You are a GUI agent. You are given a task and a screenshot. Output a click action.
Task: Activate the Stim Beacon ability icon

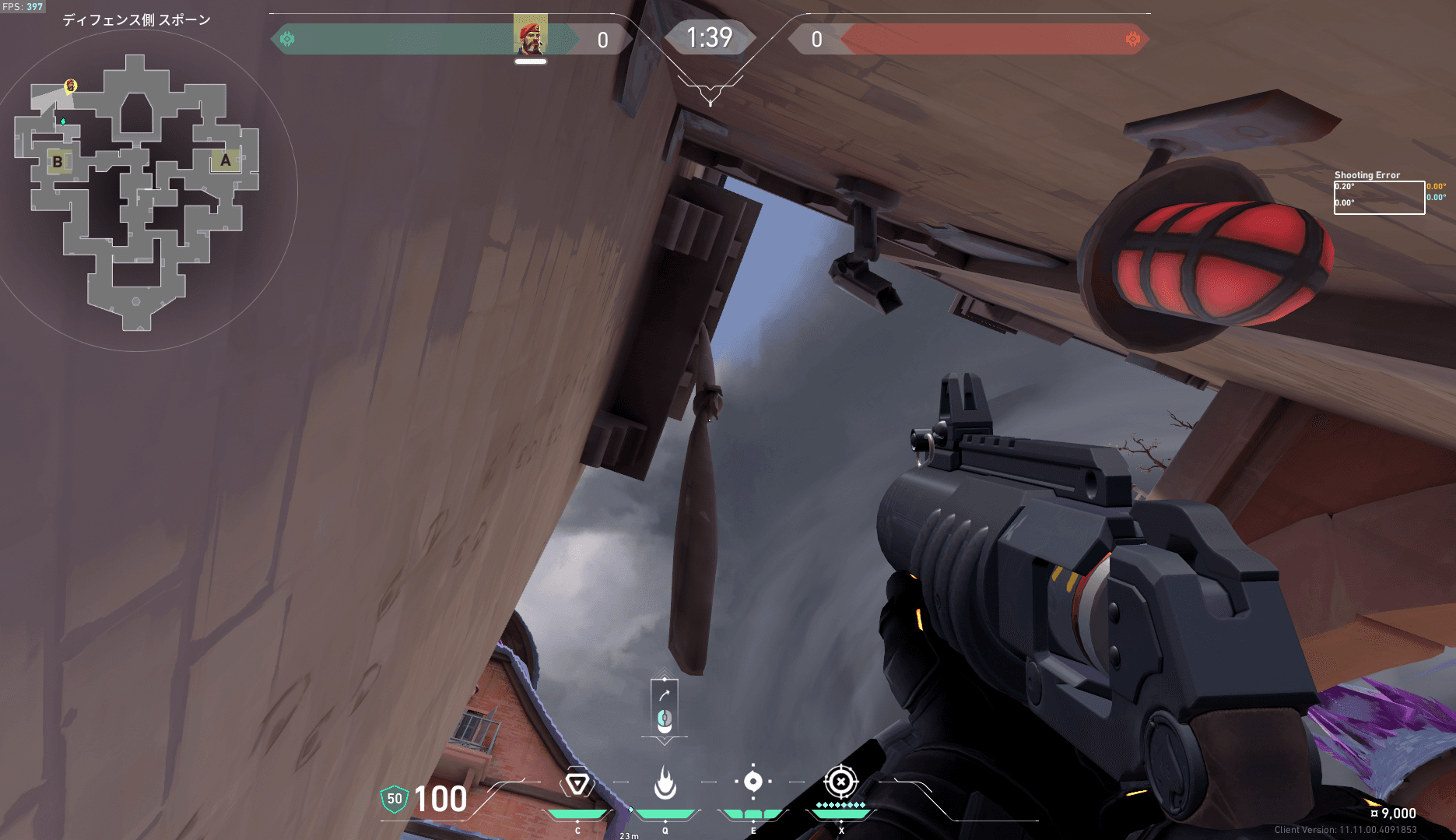pyautogui.click(x=577, y=783)
